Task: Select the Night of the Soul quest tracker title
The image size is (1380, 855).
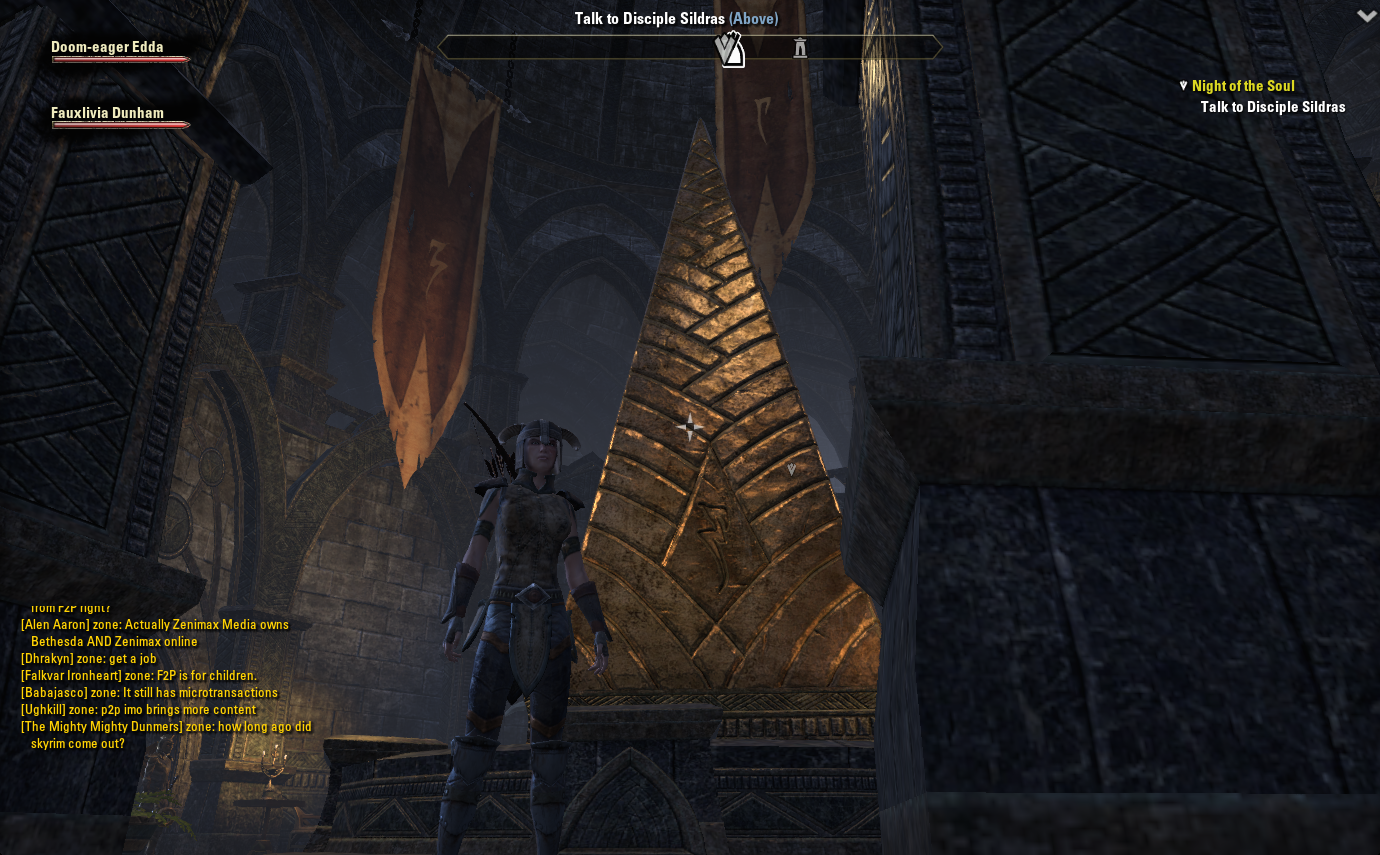Action: (1243, 86)
